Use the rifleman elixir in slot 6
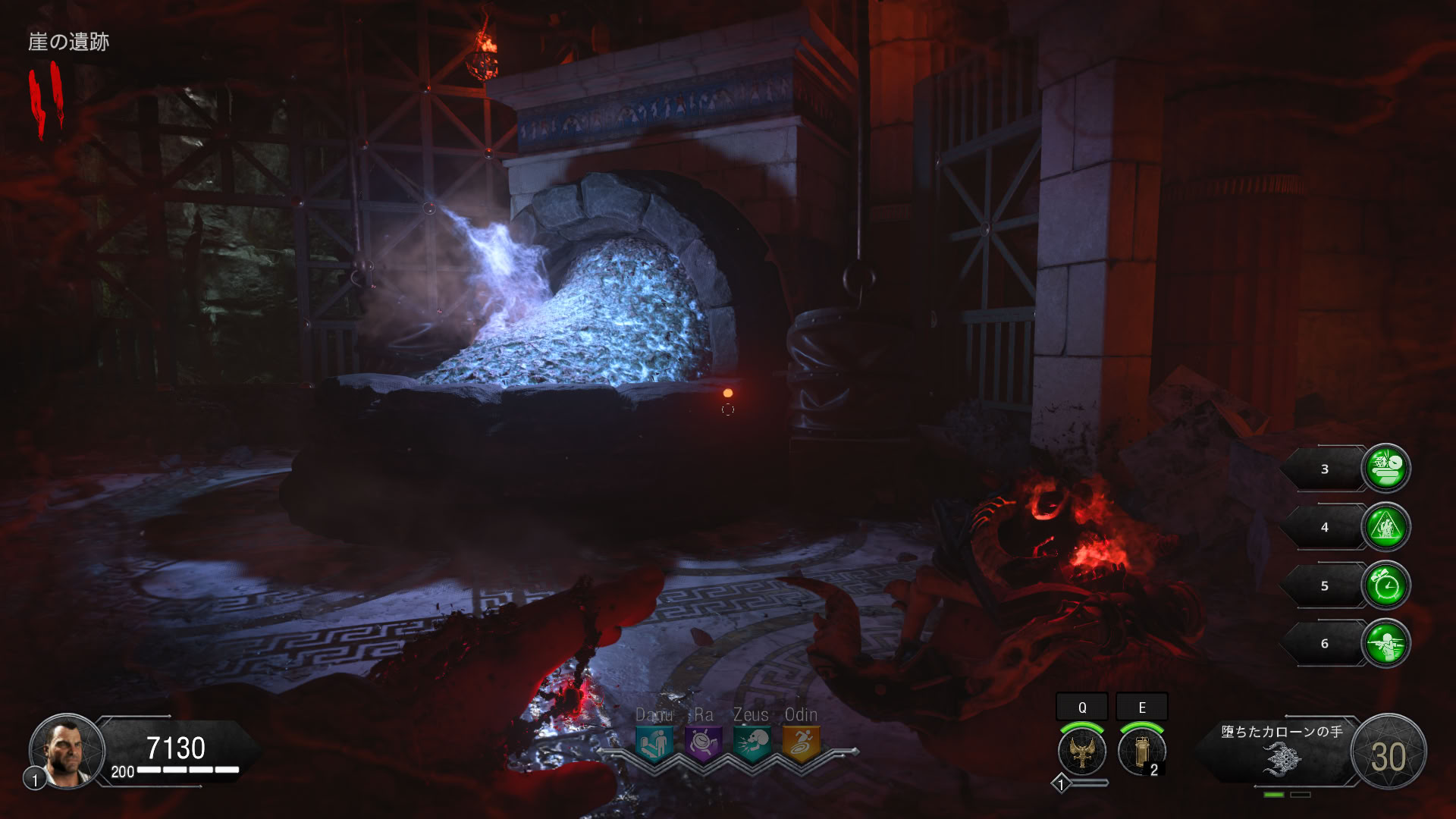1456x819 pixels. tap(1385, 644)
